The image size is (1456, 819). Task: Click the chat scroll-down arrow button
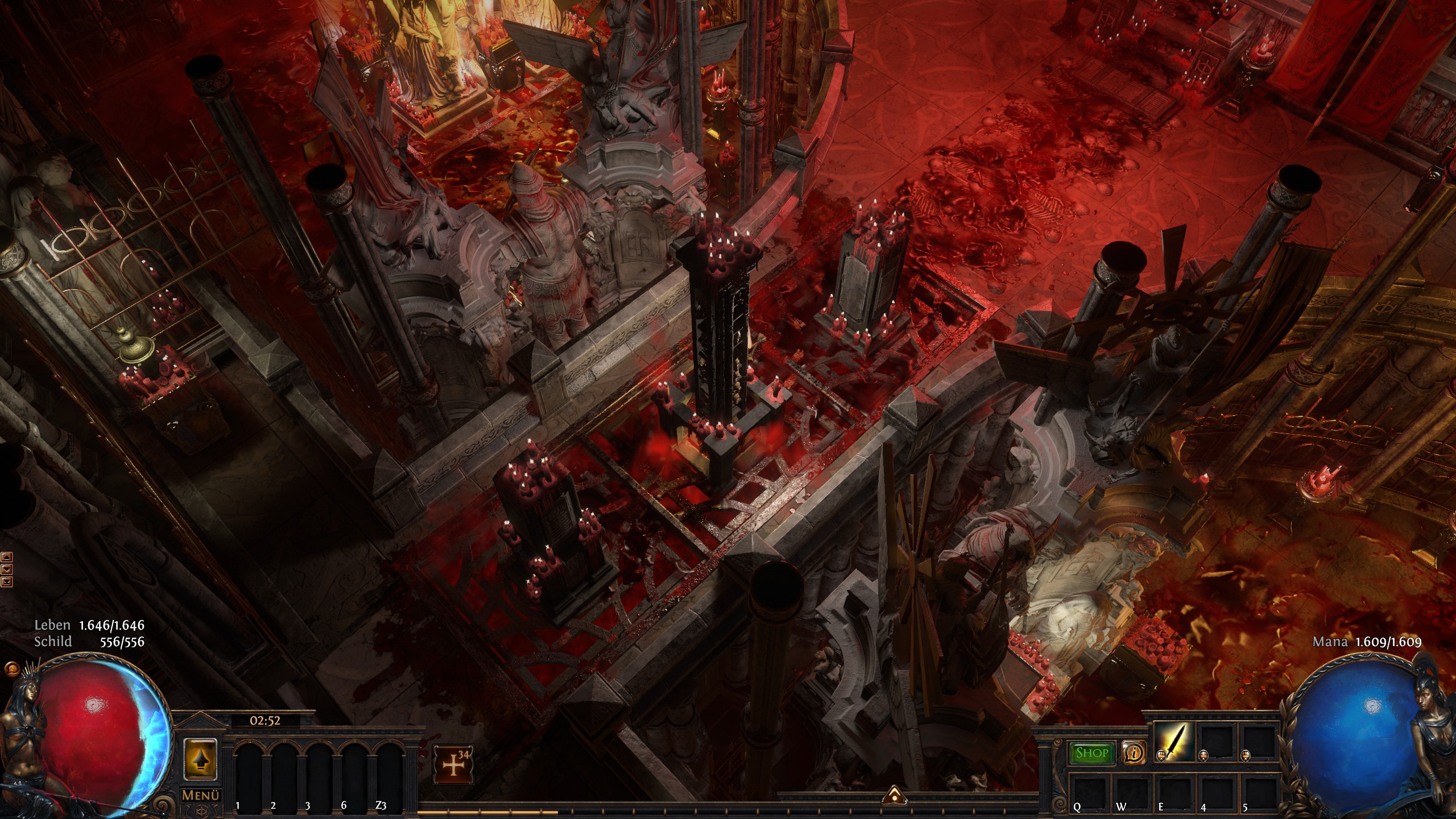coord(7,569)
